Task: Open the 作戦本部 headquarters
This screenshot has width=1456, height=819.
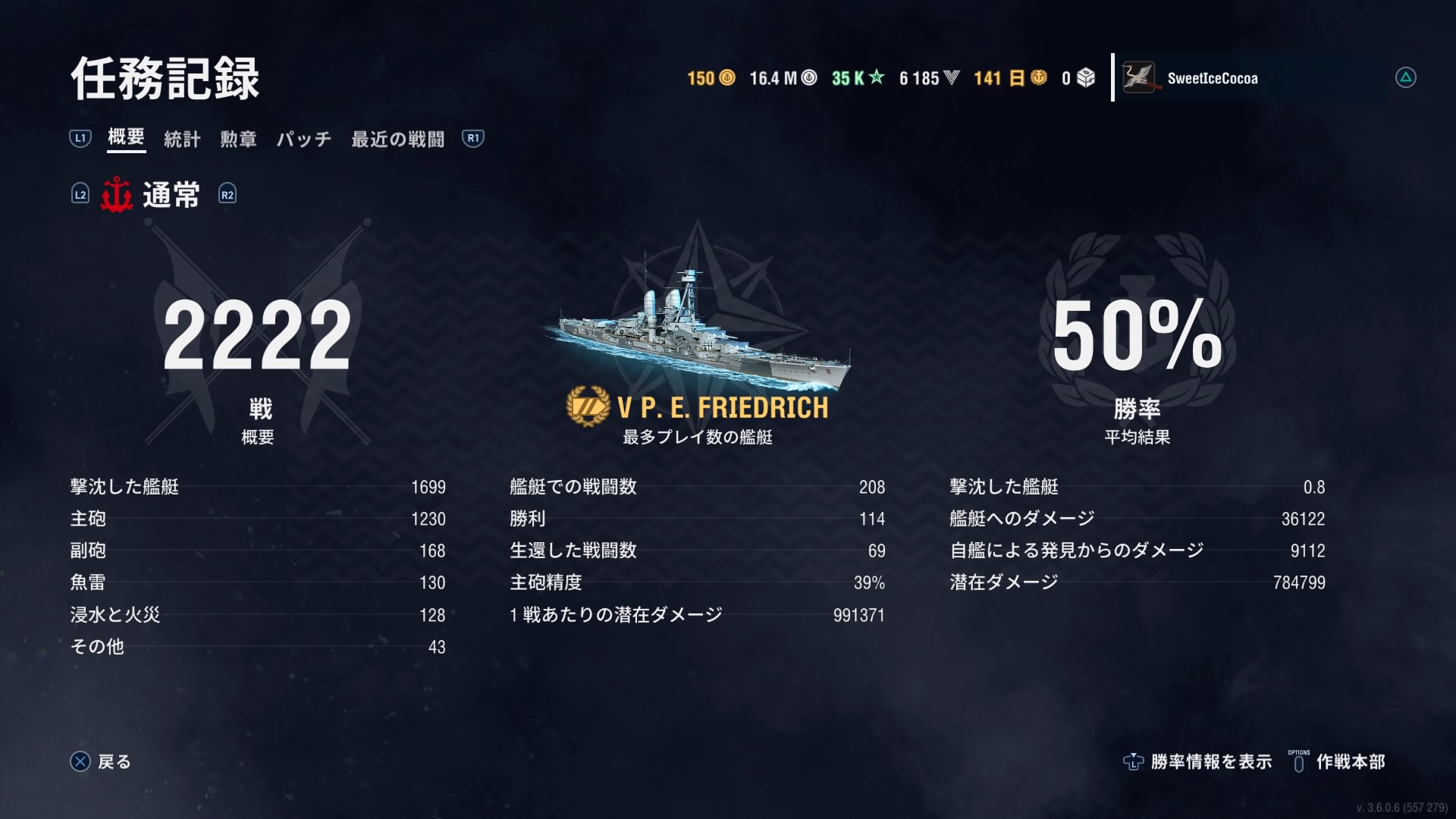Action: [x=1338, y=761]
